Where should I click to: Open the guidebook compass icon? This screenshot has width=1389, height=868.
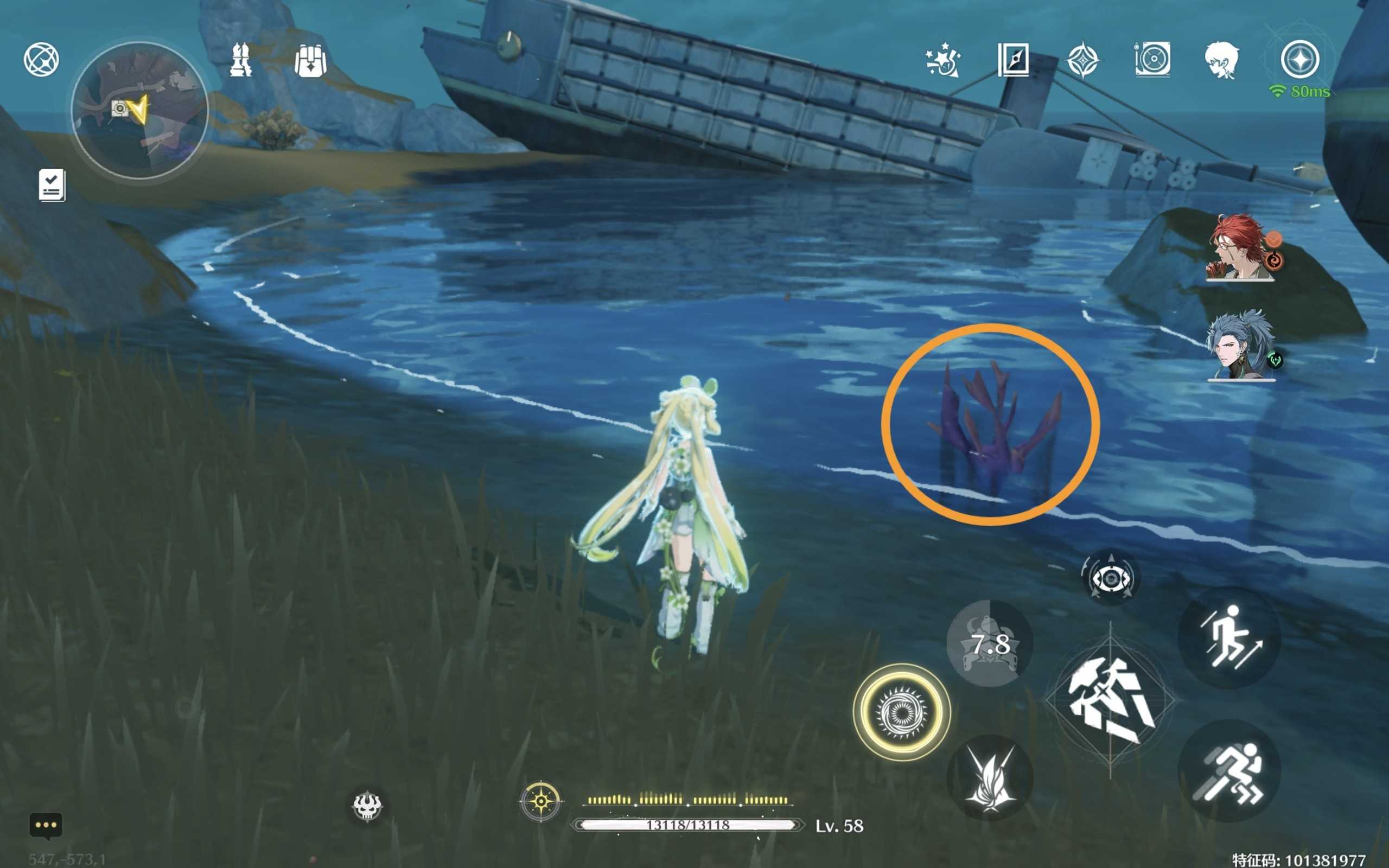[x=1013, y=59]
